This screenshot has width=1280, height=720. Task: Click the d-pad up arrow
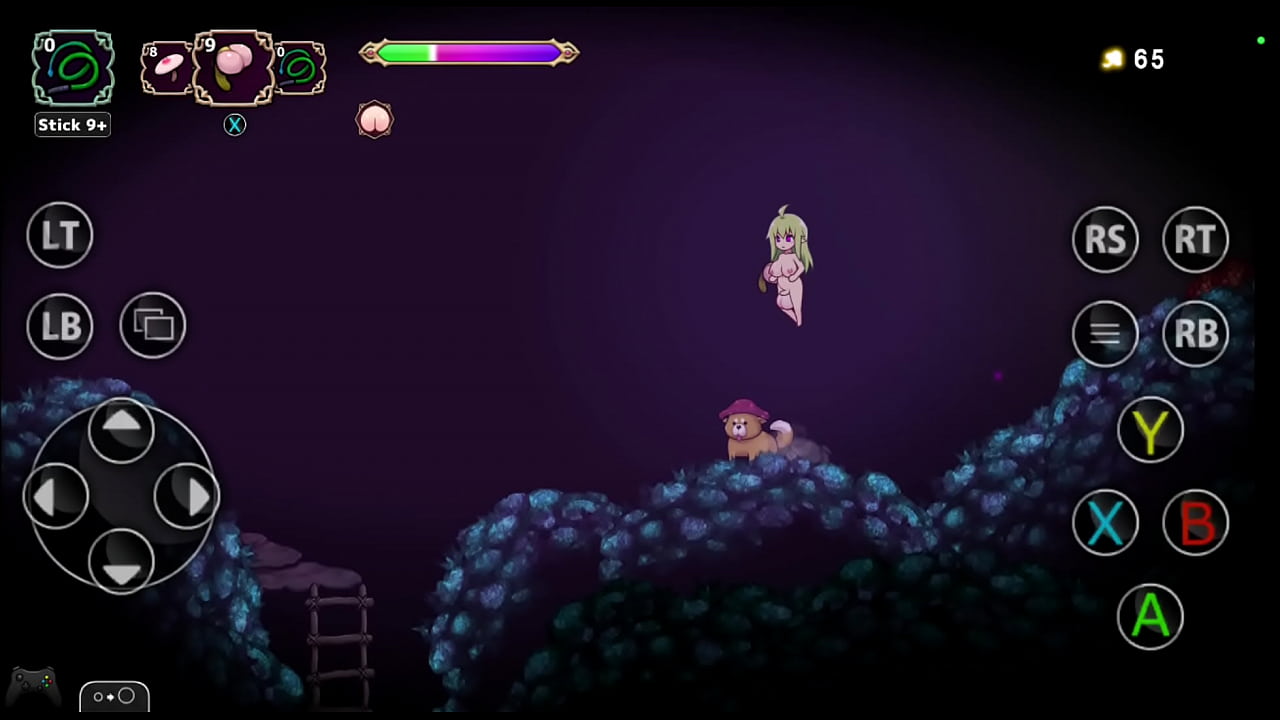click(122, 428)
